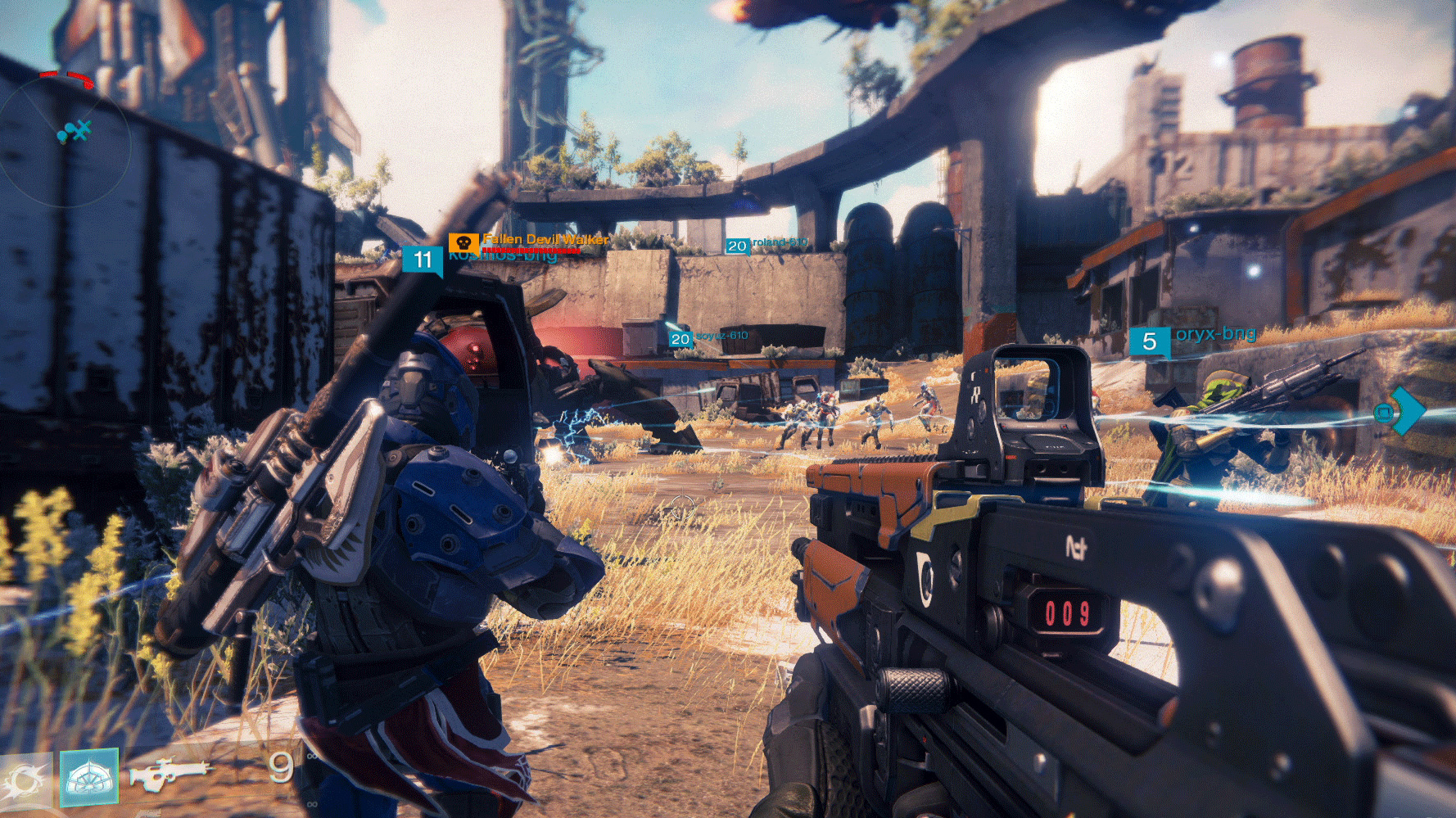Screen dimensions: 1456x818
Task: Activate the Super ability sun icon
Action: 25,781
